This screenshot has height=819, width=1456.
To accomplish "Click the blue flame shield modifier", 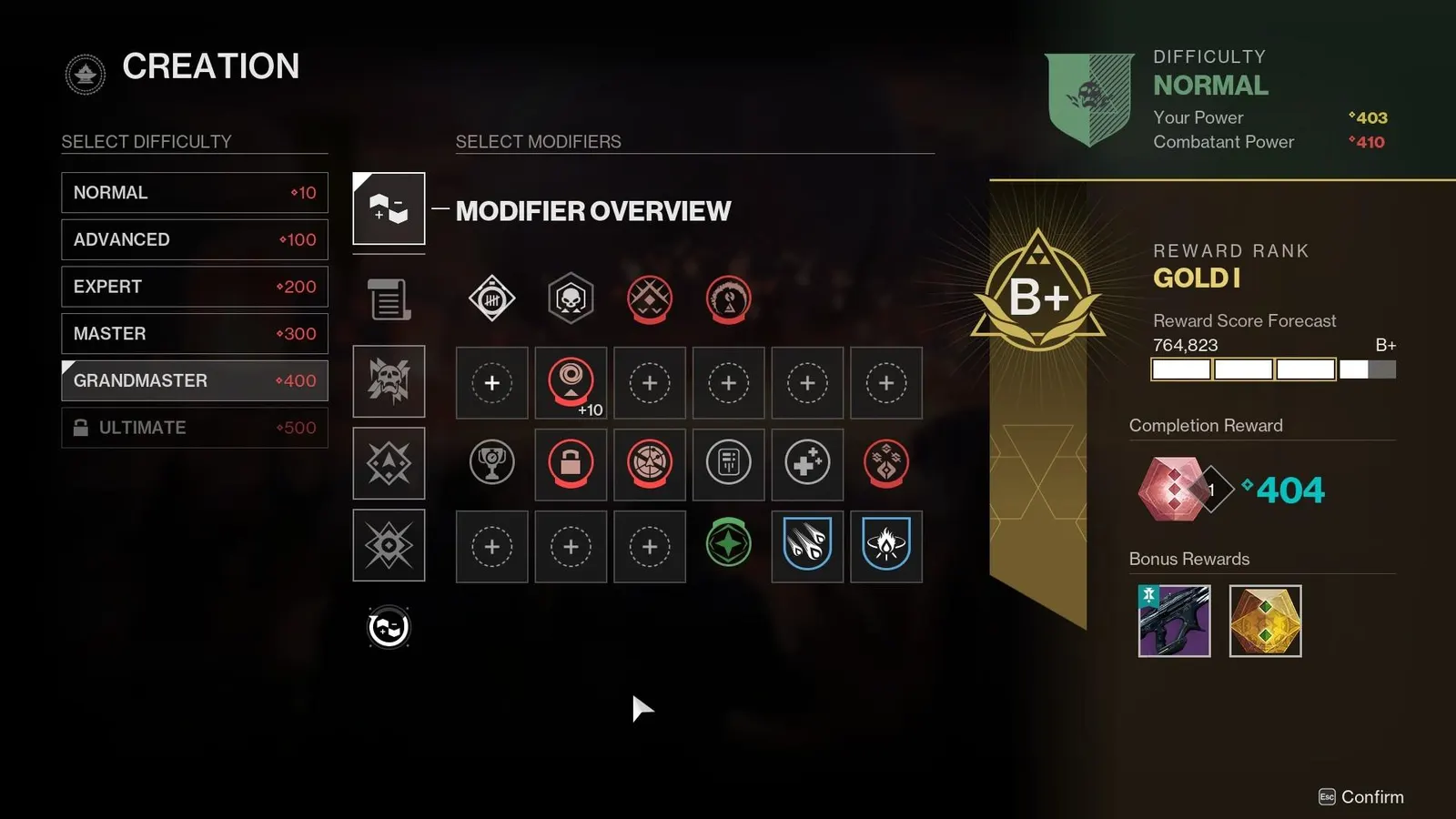I will point(886,547).
